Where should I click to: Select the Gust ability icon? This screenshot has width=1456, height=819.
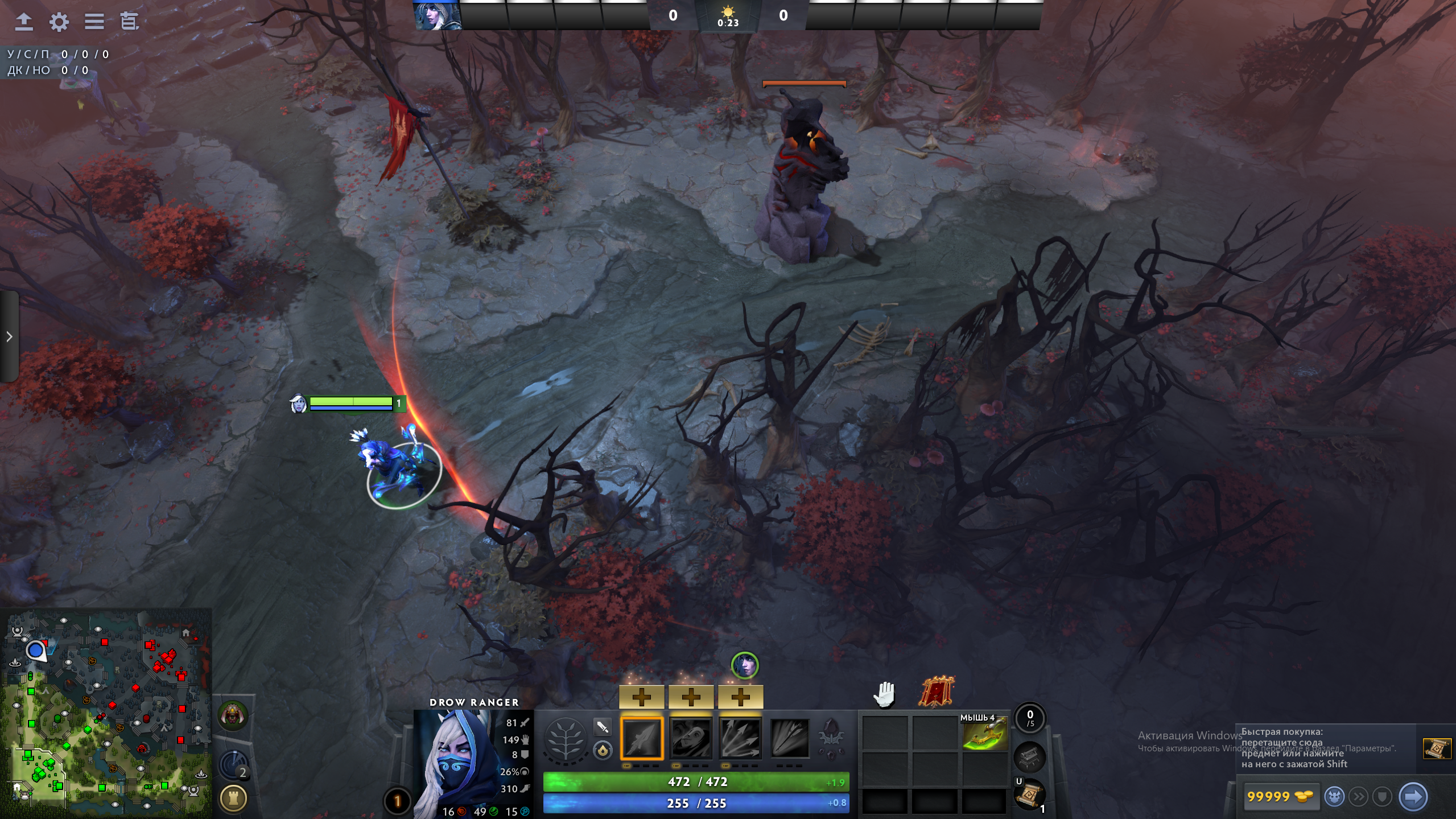pyautogui.click(x=691, y=738)
